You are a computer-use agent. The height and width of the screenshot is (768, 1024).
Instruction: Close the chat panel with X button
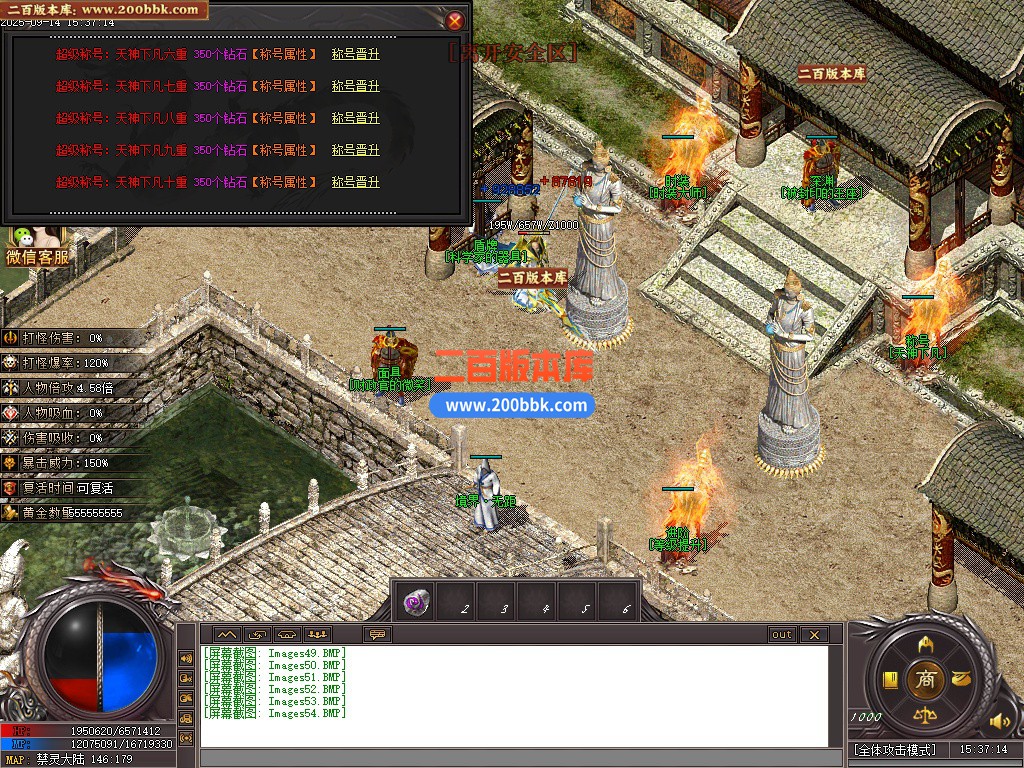[x=814, y=634]
